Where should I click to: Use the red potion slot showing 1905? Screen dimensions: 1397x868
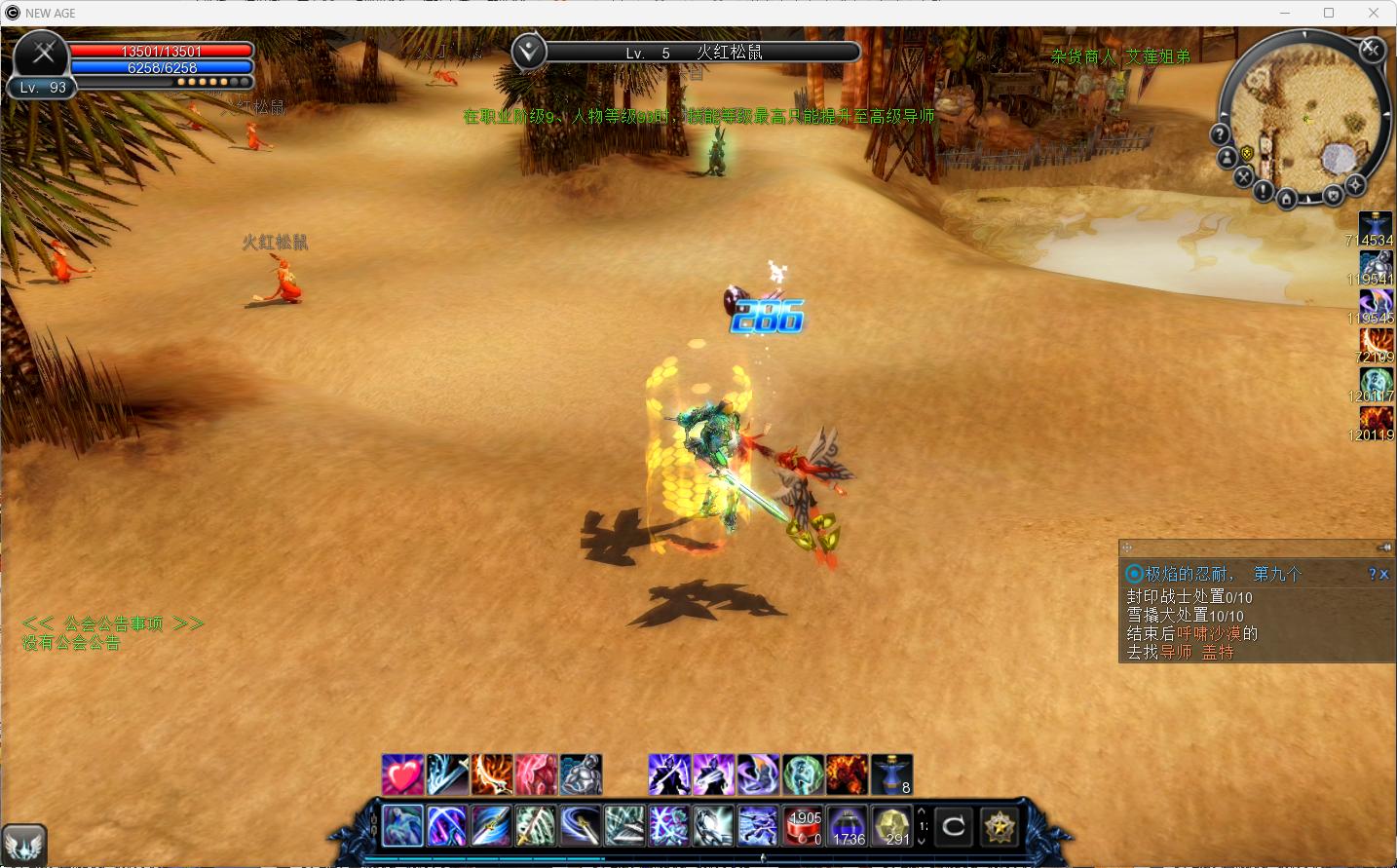pyautogui.click(x=805, y=826)
